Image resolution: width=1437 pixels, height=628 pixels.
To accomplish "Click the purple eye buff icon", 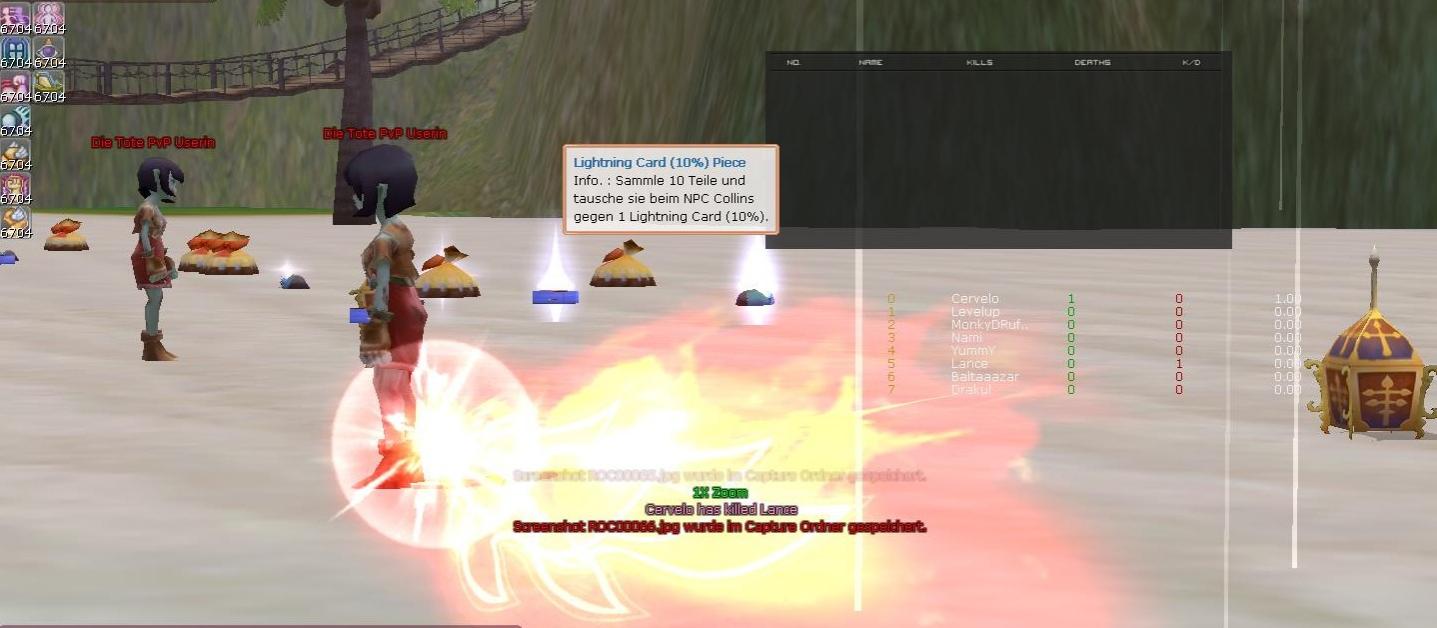I will [x=49, y=49].
